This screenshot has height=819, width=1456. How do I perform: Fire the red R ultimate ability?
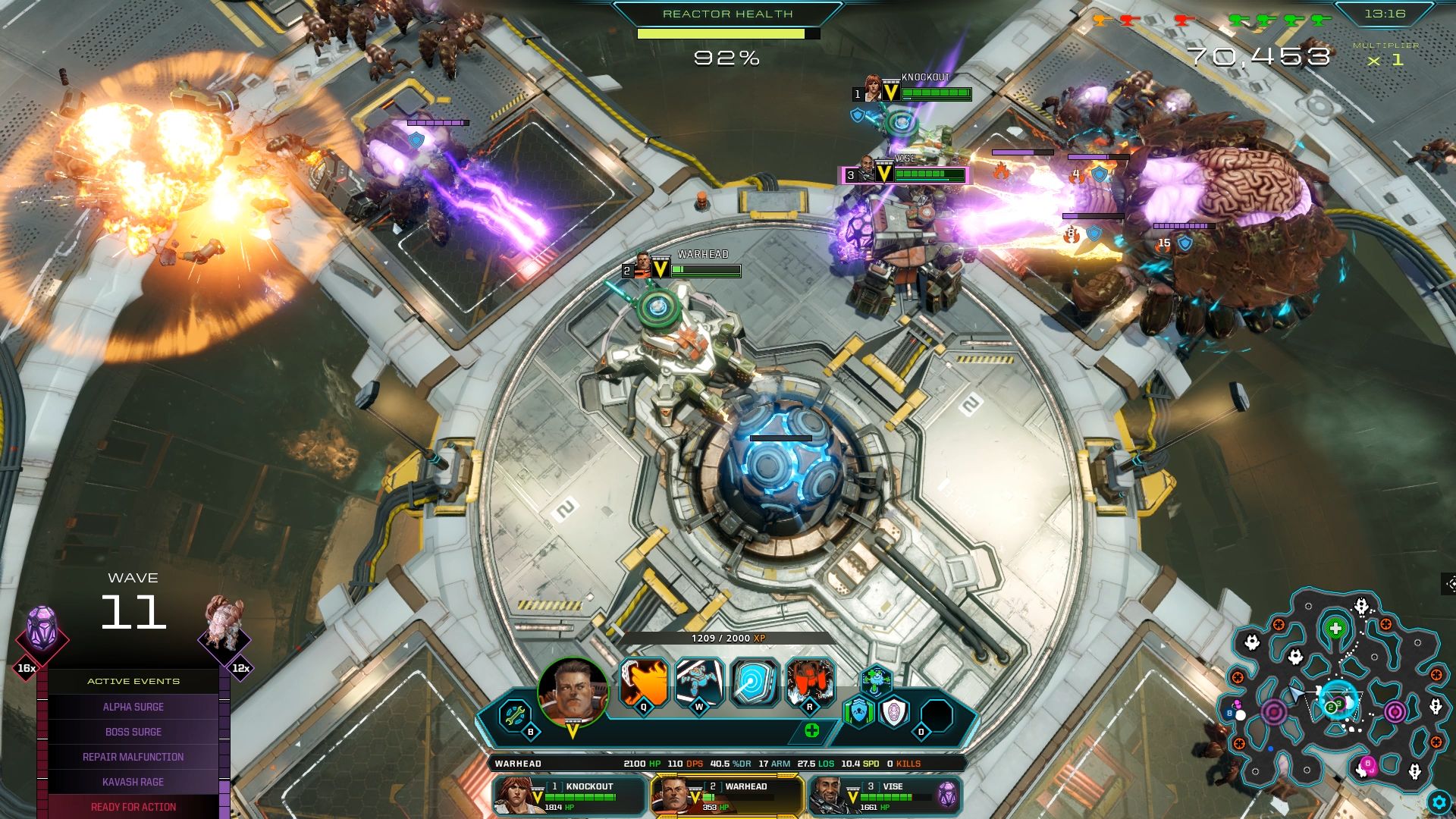(811, 683)
